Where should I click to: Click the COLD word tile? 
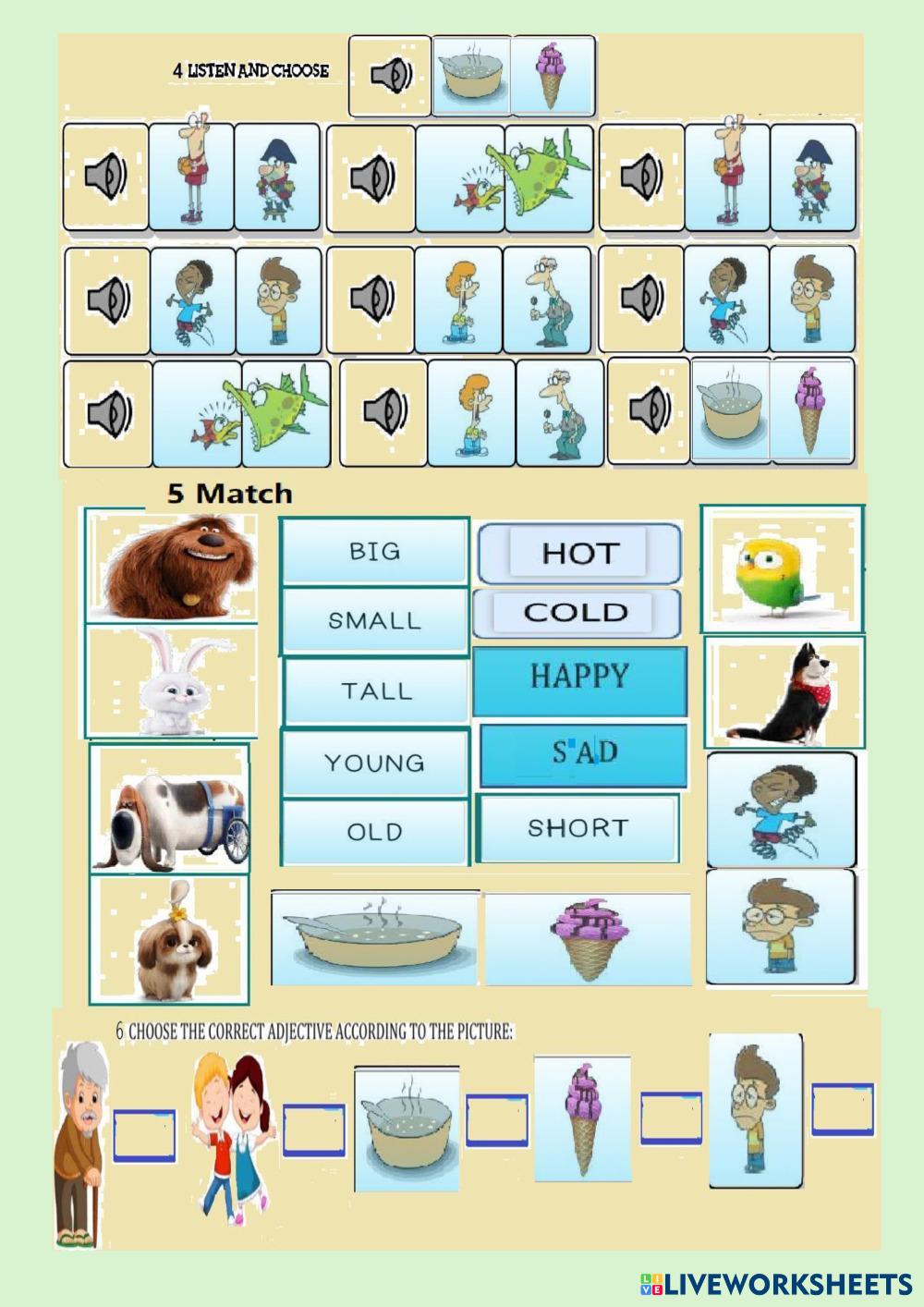pos(577,612)
